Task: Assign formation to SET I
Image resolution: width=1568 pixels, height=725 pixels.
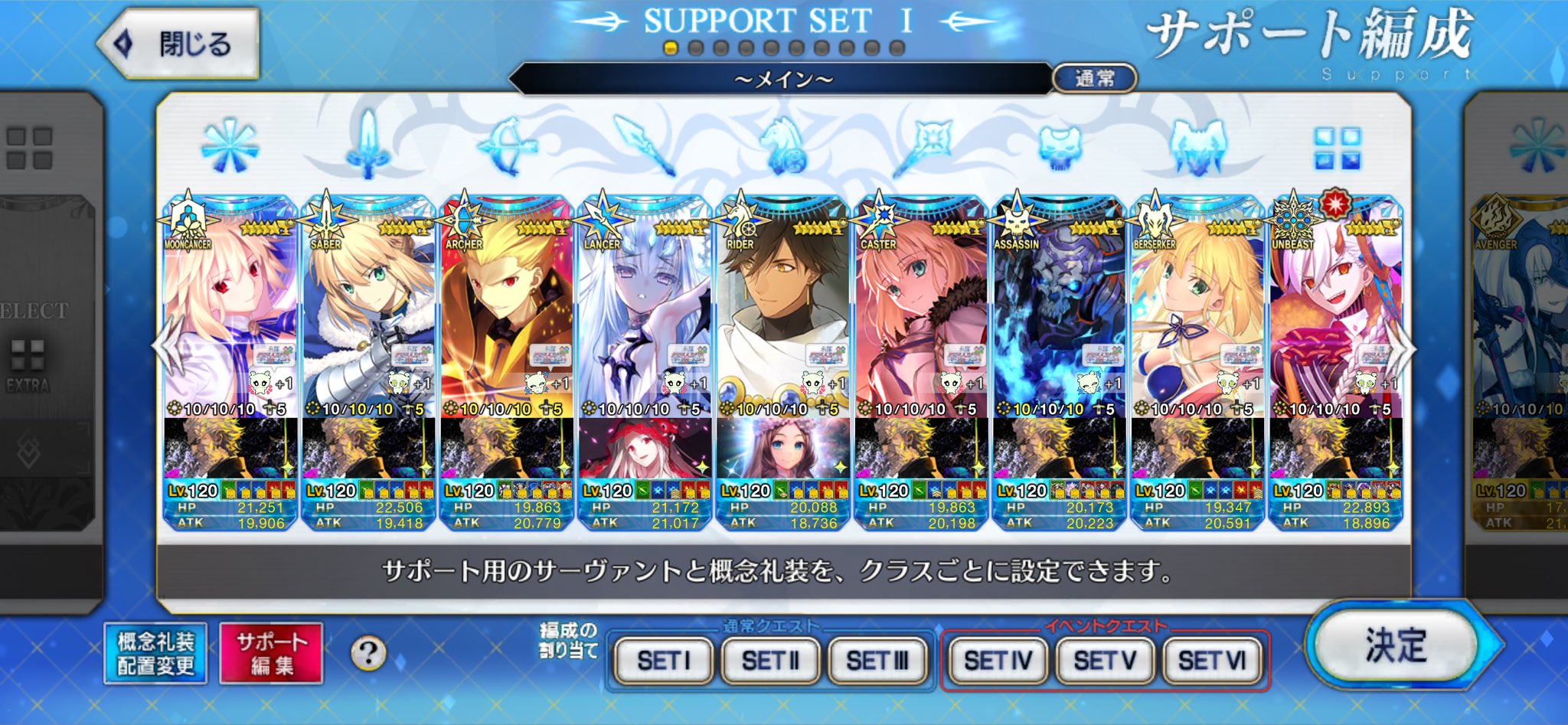Action: pyautogui.click(x=664, y=660)
